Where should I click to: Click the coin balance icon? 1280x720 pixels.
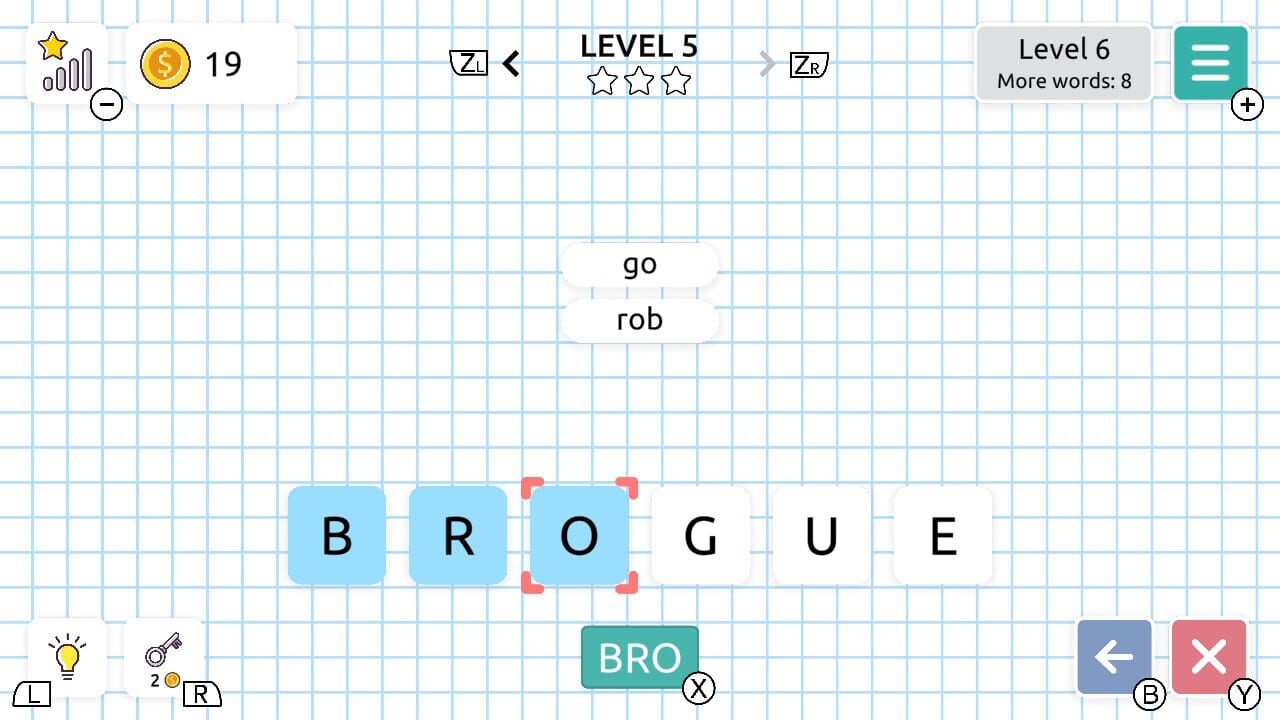[x=165, y=63]
